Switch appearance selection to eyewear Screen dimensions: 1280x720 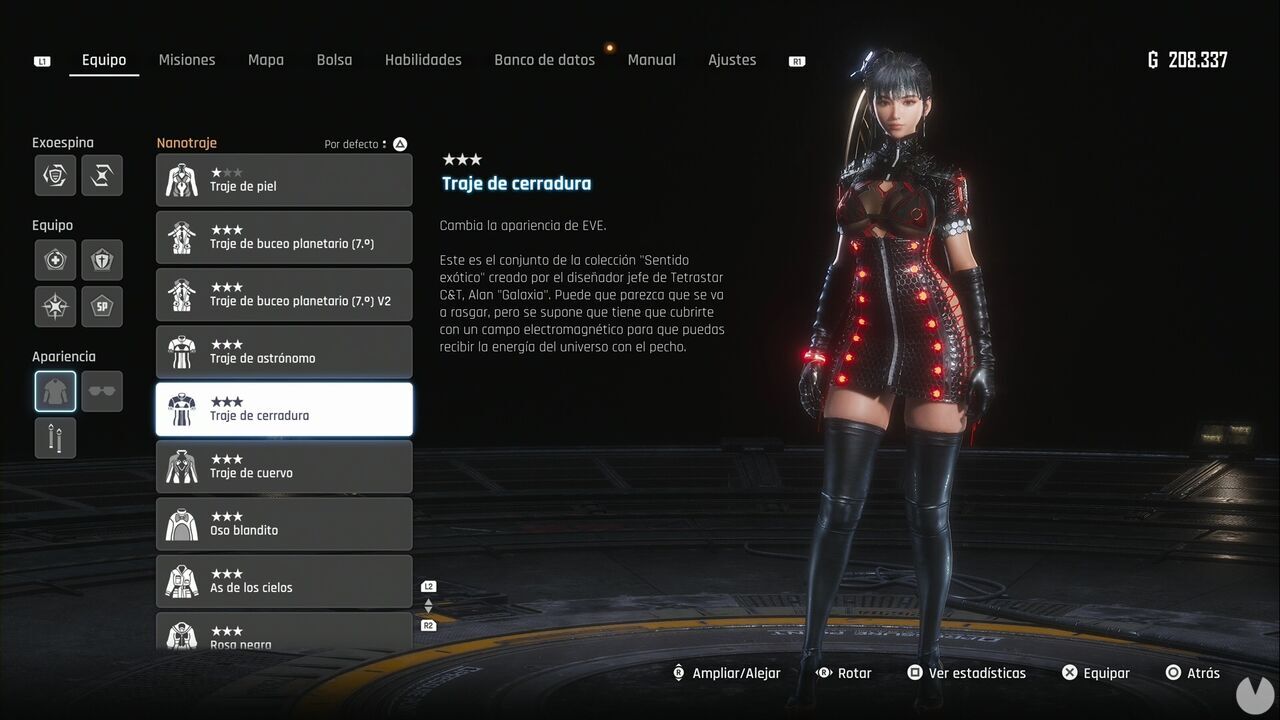(102, 391)
